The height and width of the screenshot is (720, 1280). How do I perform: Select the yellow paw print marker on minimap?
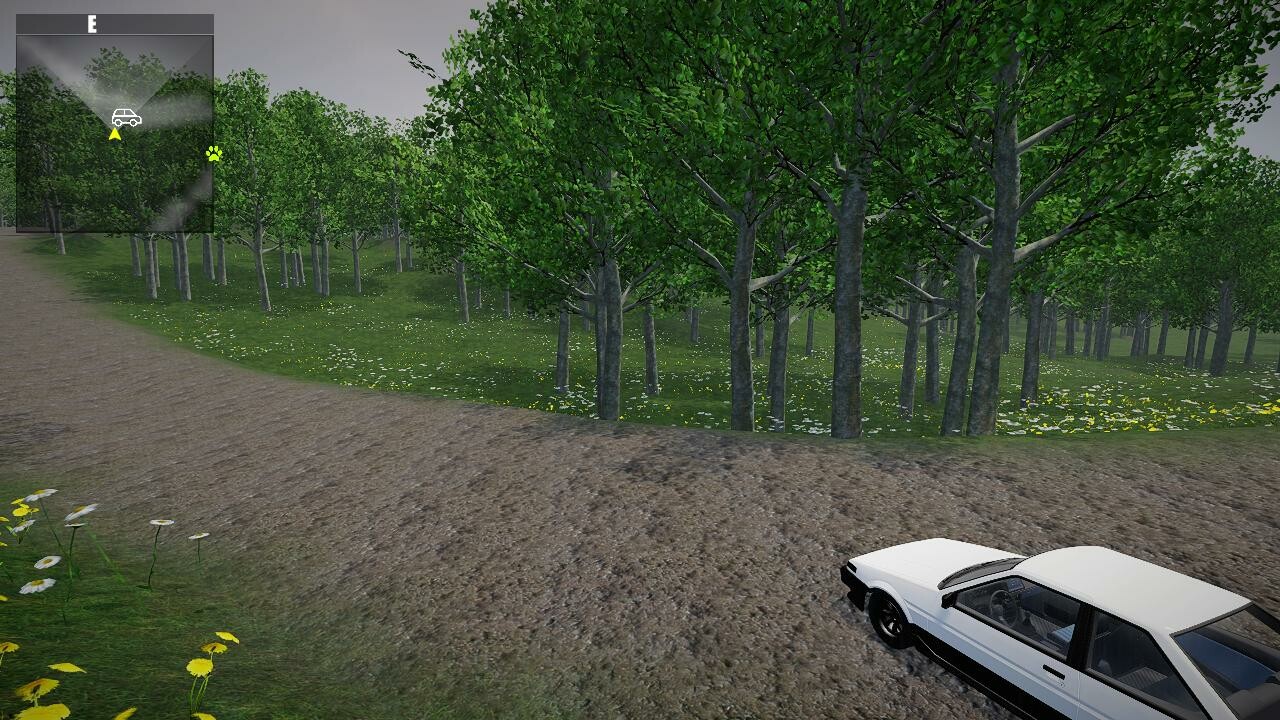tap(214, 155)
